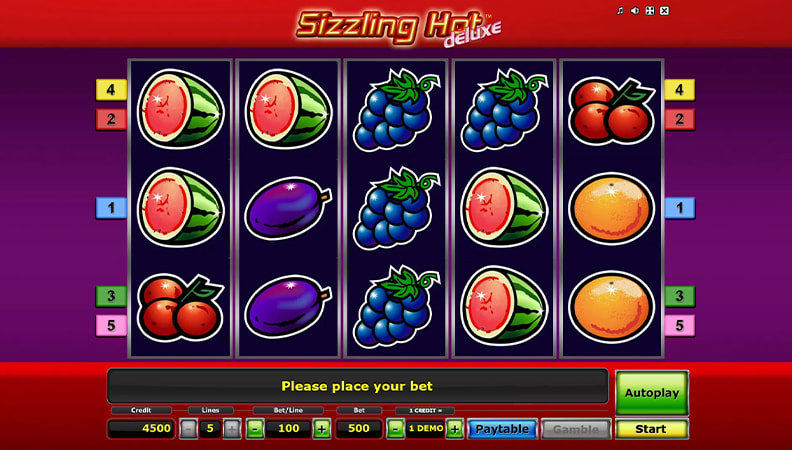The image size is (792, 450).
Task: Increase the Bet/Line amount with plus
Action: [321, 429]
